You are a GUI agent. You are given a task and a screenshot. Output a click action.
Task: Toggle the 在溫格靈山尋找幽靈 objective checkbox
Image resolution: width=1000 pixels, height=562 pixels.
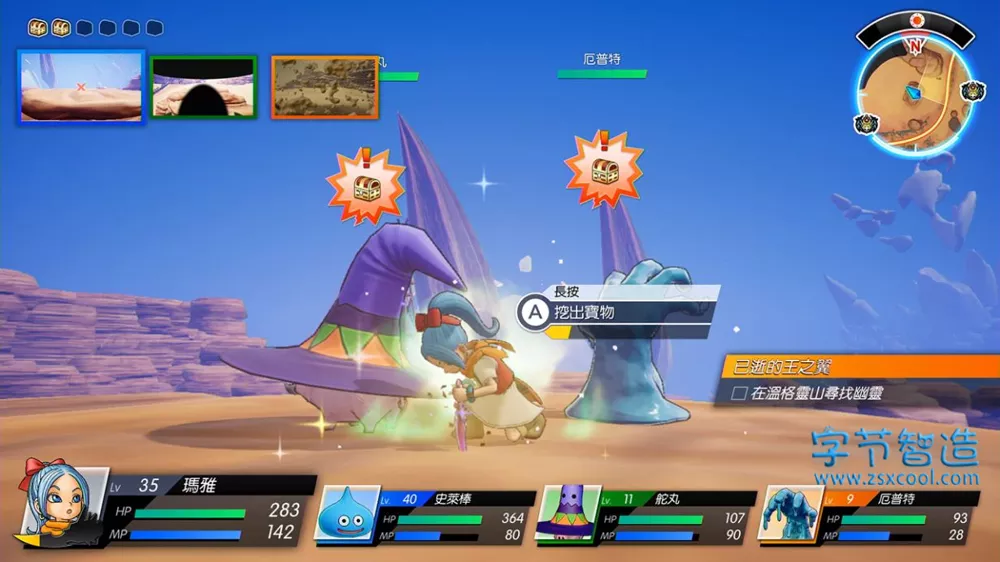[739, 394]
